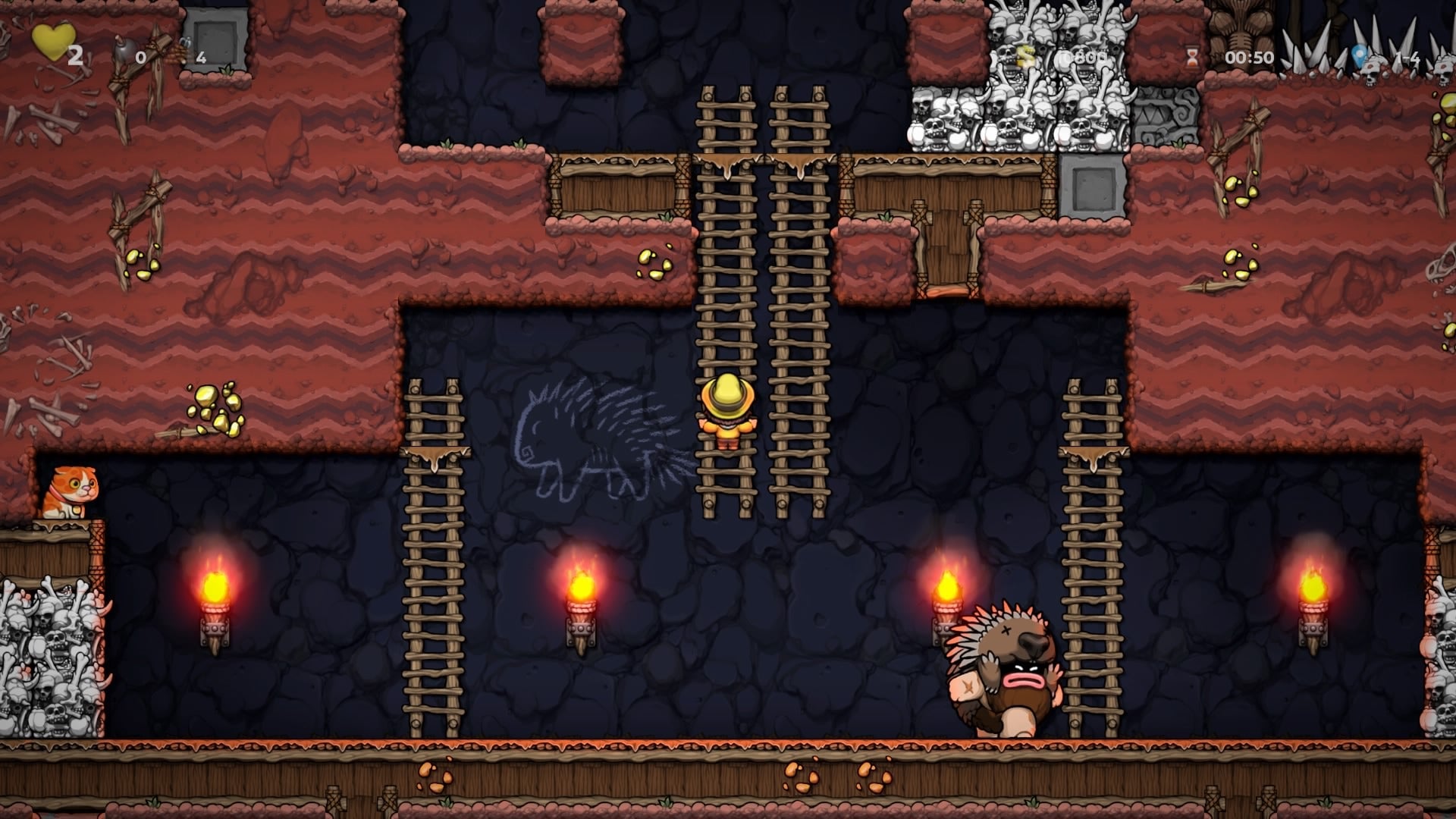Select the 1-4 level indicator
The height and width of the screenshot is (819, 1456).
(1409, 57)
